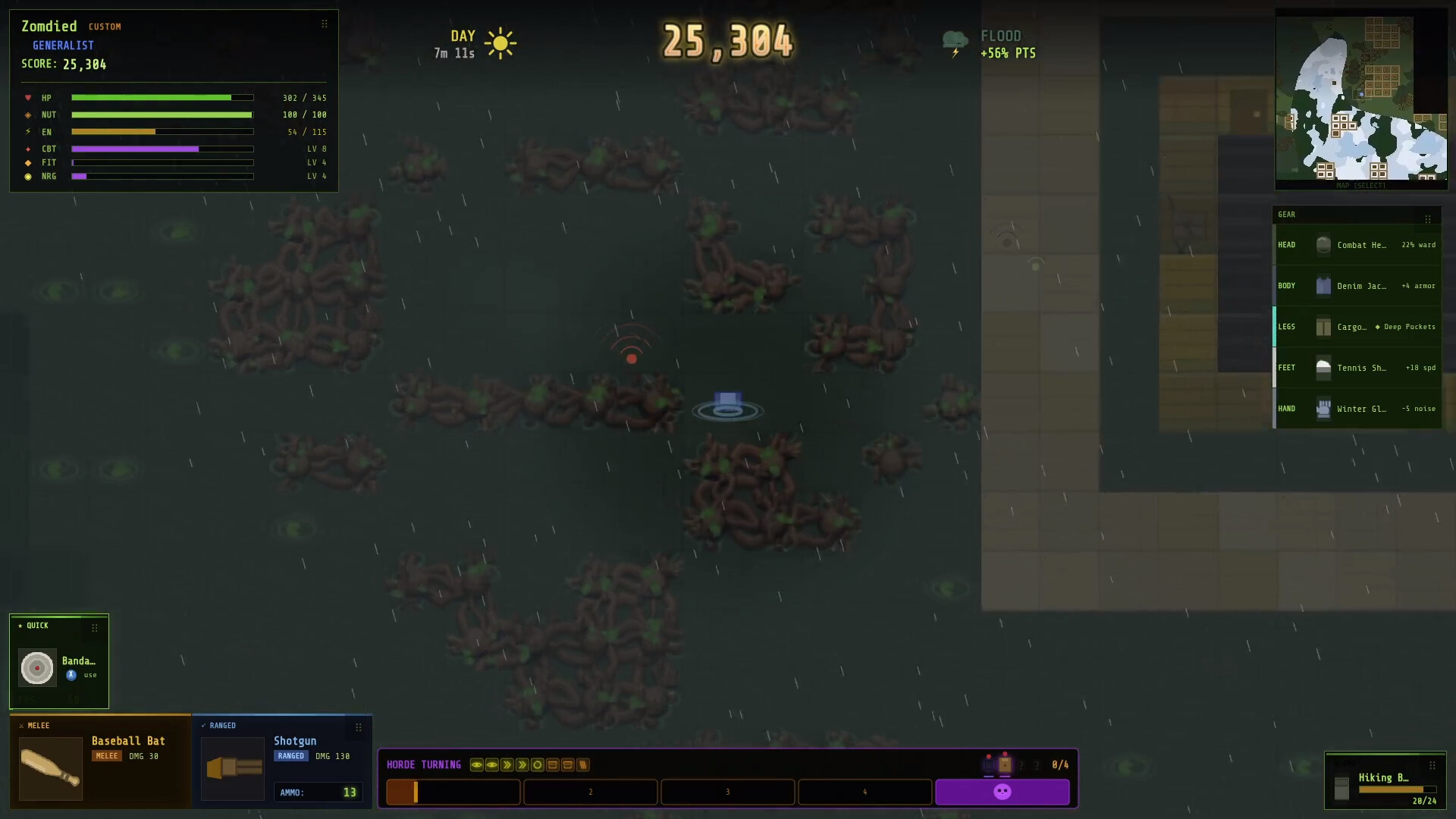Toggle the circle icon in the HORDE TURNING bar
The image size is (1456, 819).
[538, 765]
